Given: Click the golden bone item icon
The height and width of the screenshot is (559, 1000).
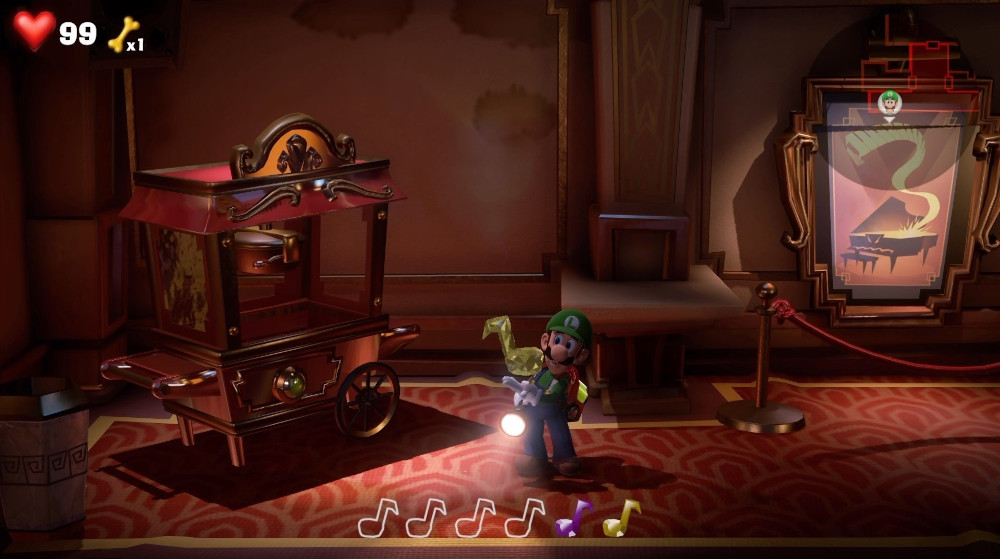Looking at the screenshot, I should (123, 34).
